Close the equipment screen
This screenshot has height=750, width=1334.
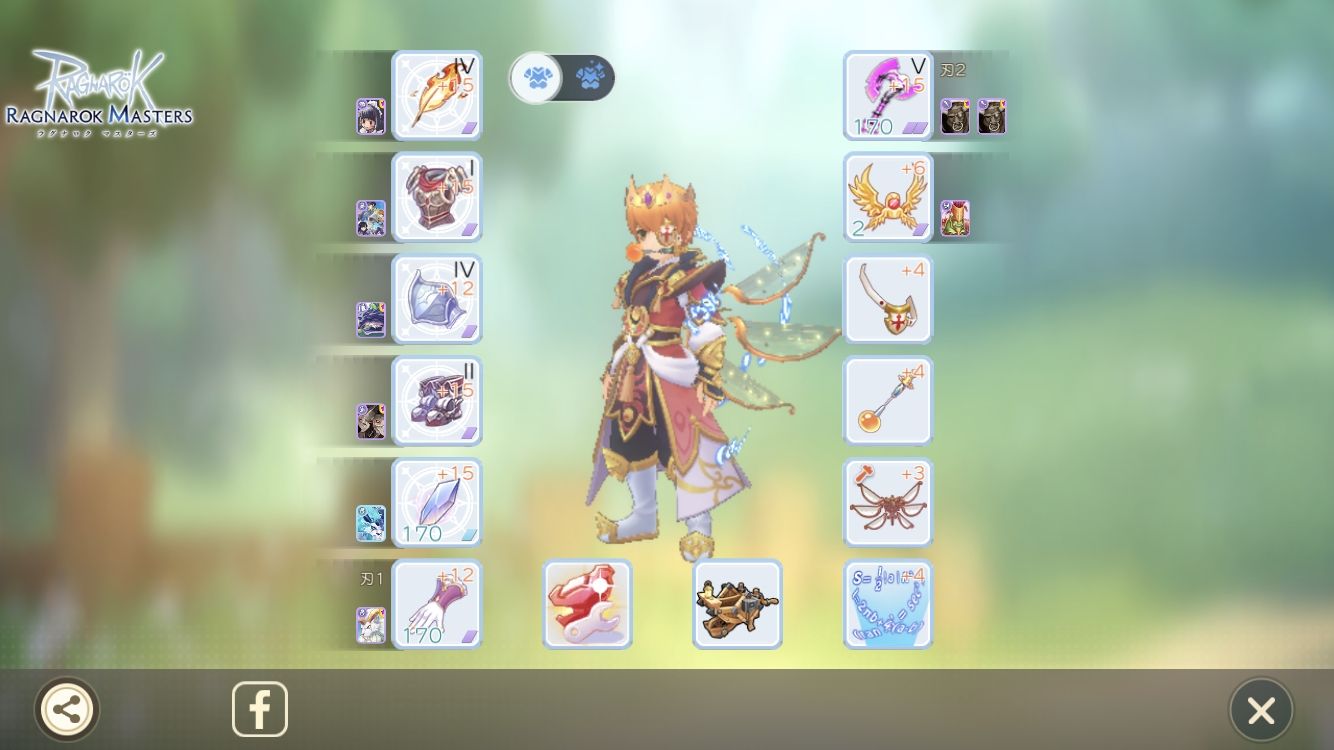pyautogui.click(x=1261, y=710)
